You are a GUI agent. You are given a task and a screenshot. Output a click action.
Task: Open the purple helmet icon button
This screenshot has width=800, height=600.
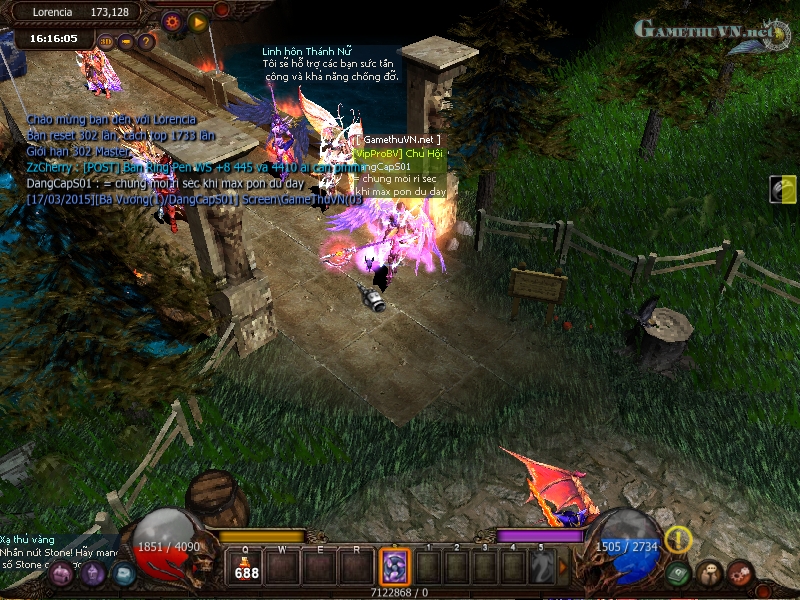click(x=93, y=574)
